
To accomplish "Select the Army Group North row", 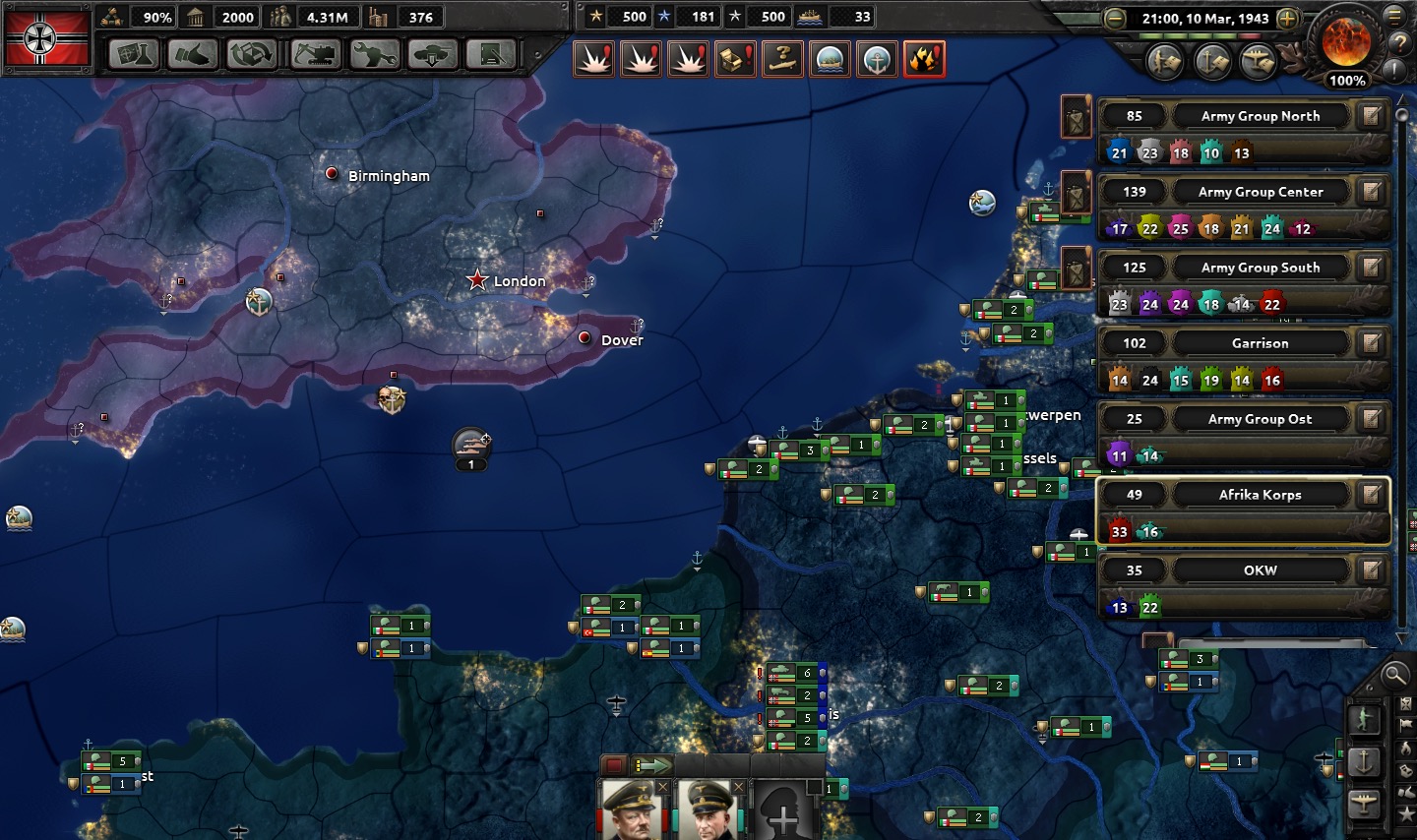I will click(x=1260, y=116).
